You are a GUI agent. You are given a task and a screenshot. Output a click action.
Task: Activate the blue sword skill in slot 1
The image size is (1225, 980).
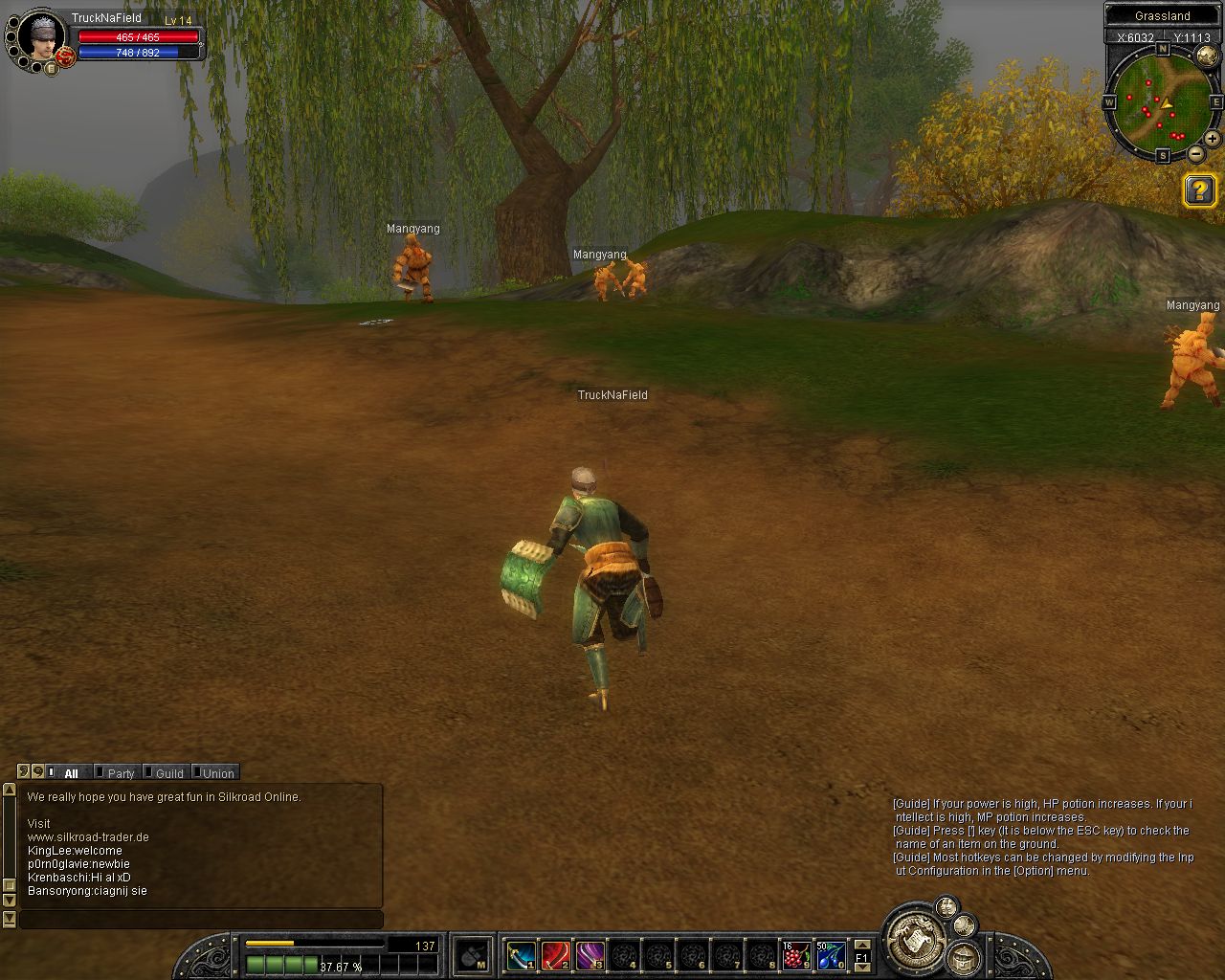tap(521, 955)
